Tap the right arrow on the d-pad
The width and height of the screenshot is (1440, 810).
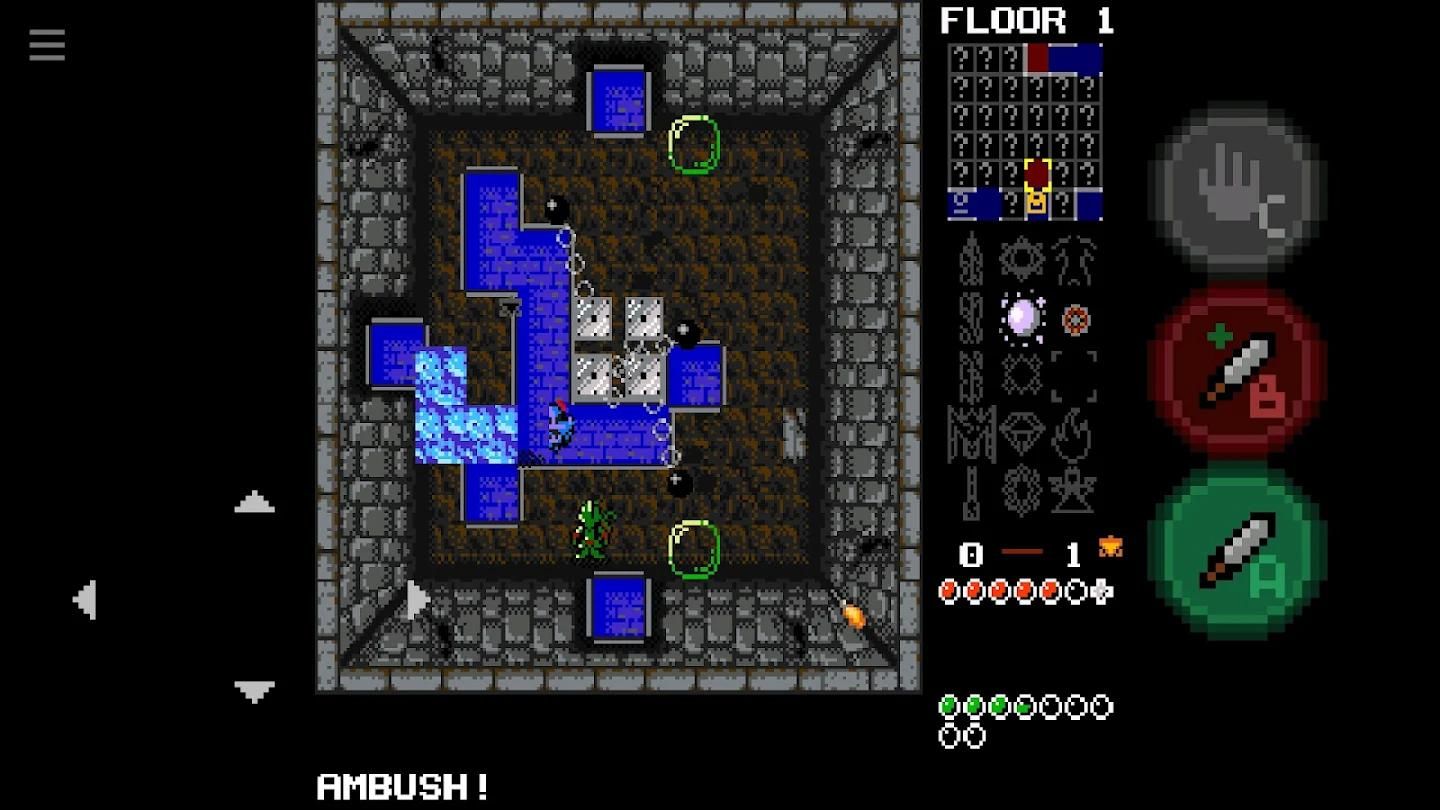418,600
